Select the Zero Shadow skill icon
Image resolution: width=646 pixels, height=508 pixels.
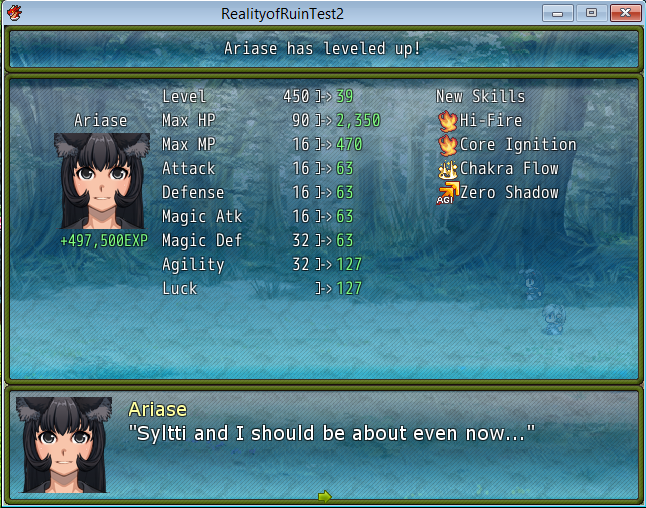[447, 193]
